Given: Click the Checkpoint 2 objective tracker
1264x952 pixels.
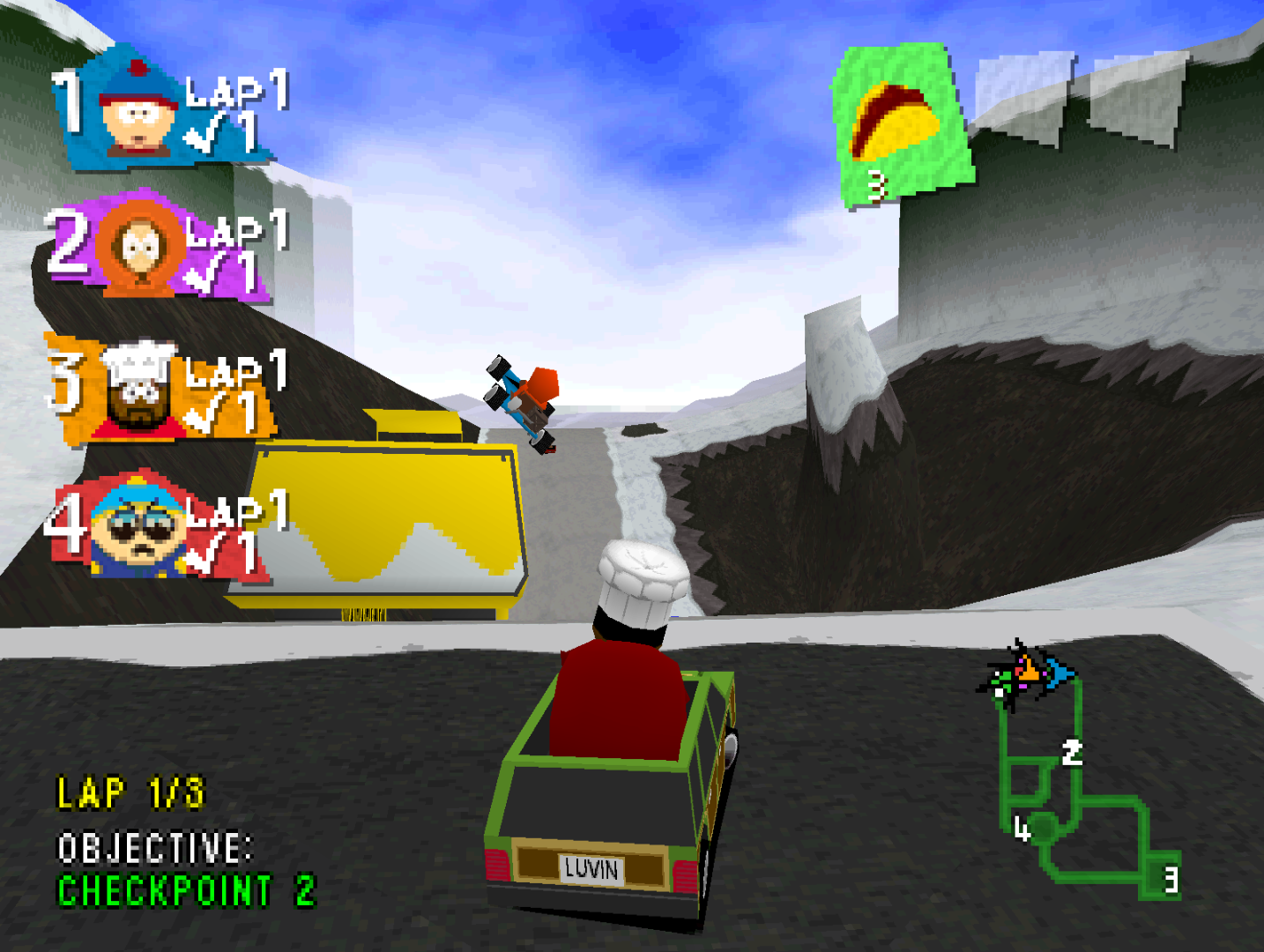Looking at the screenshot, I should (x=185, y=890).
